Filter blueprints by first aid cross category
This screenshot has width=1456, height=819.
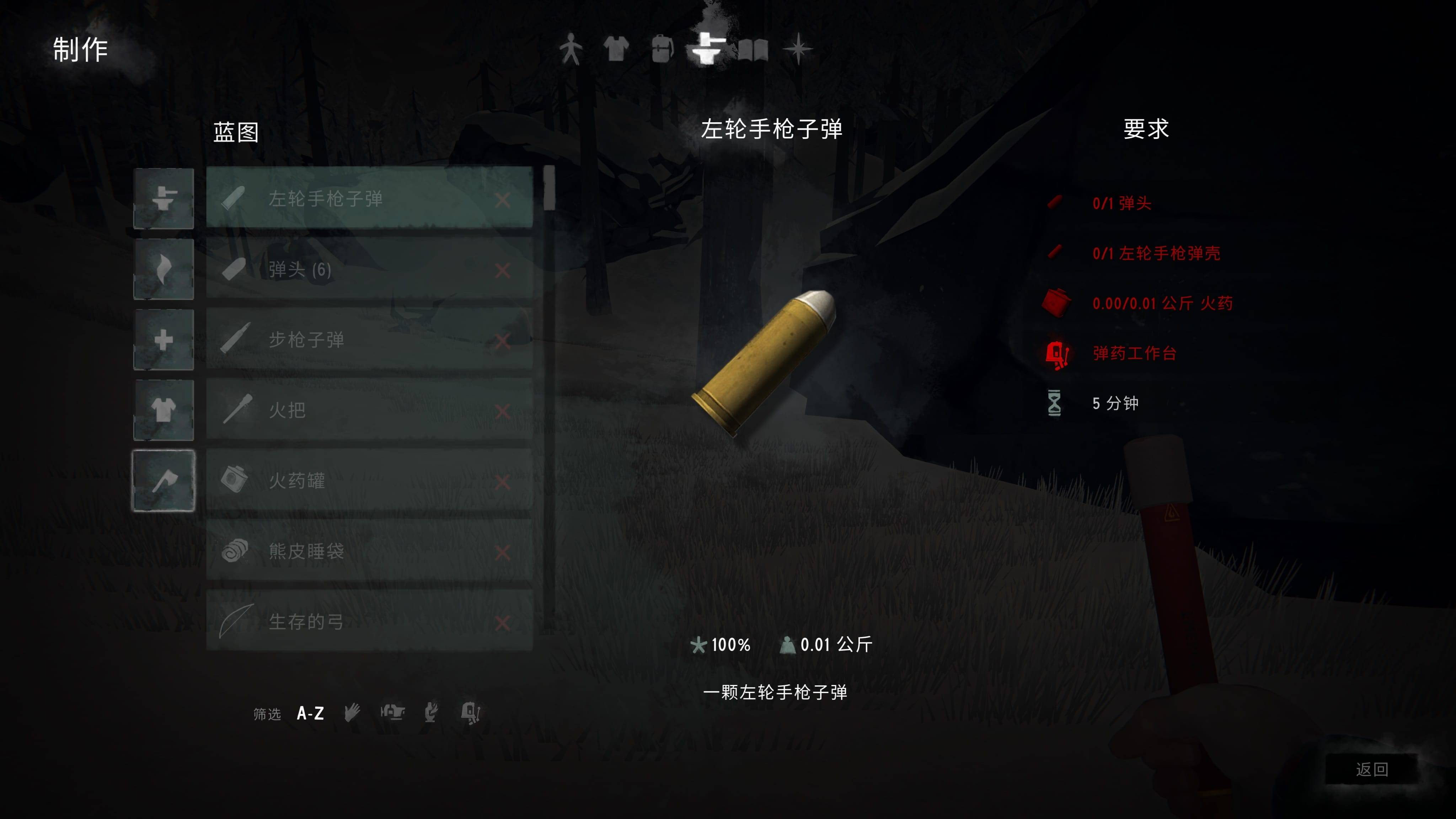(x=164, y=340)
